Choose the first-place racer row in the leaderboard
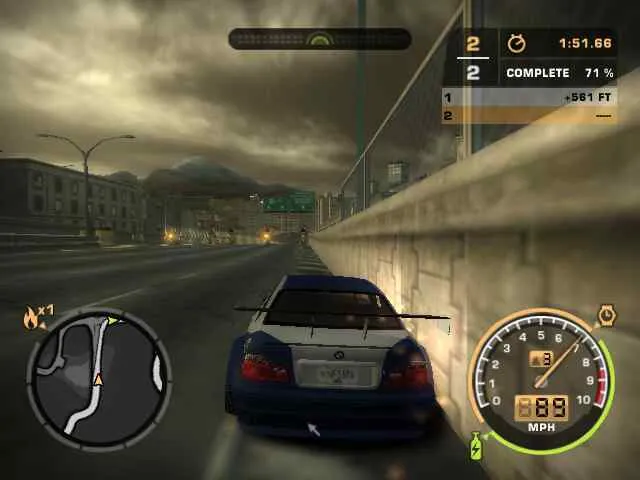 [x=528, y=98]
